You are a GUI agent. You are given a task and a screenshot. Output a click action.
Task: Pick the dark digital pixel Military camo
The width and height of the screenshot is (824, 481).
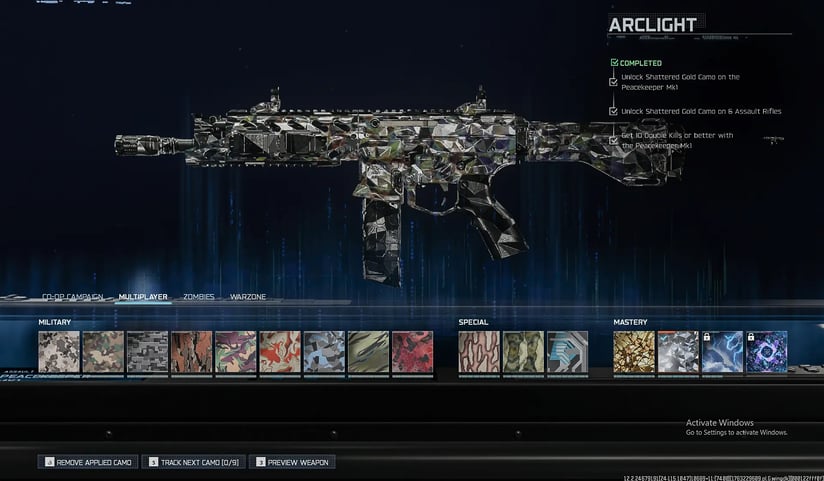pyautogui.click(x=147, y=352)
